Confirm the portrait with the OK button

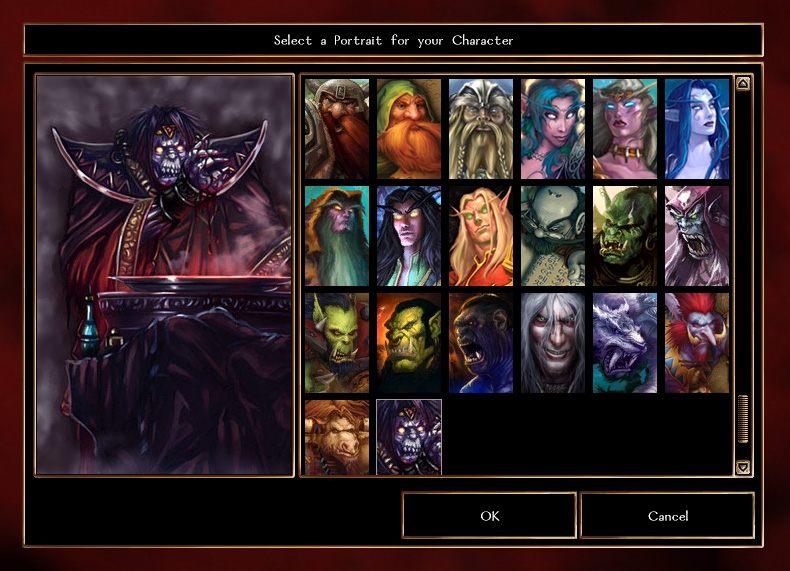(489, 516)
